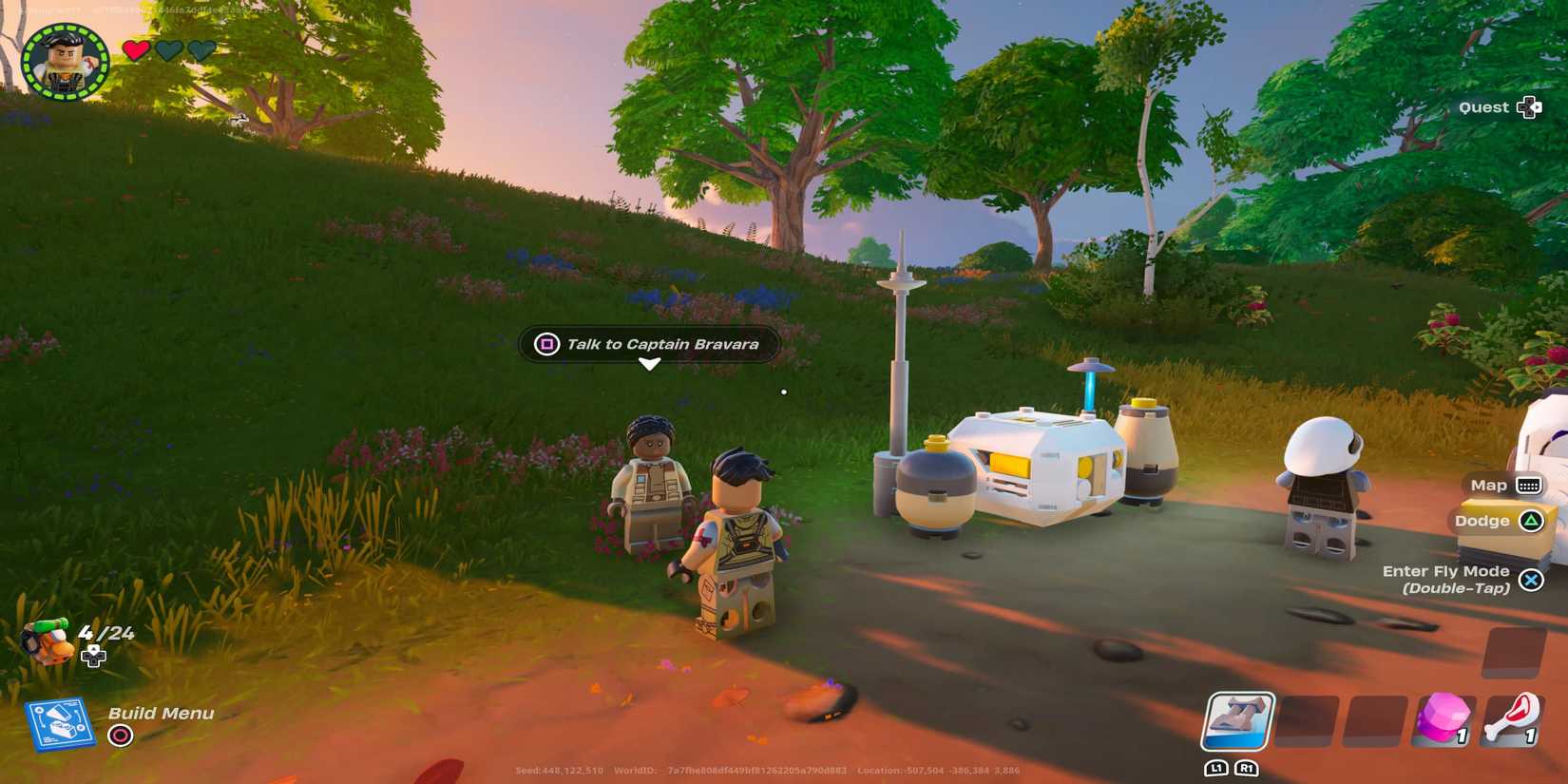This screenshot has width=1568, height=784.
Task: Click the Talk to Captain Bravara prompt
Action: click(x=662, y=345)
